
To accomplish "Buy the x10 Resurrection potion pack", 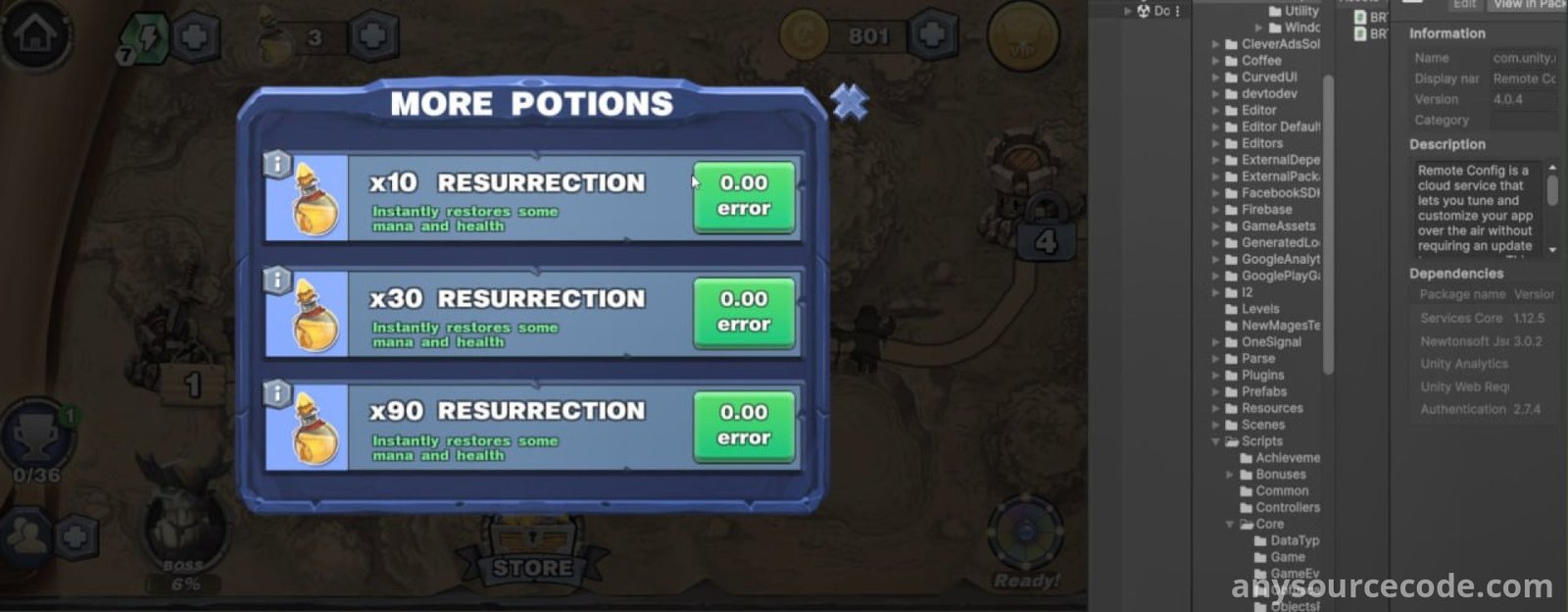I will (x=743, y=196).
